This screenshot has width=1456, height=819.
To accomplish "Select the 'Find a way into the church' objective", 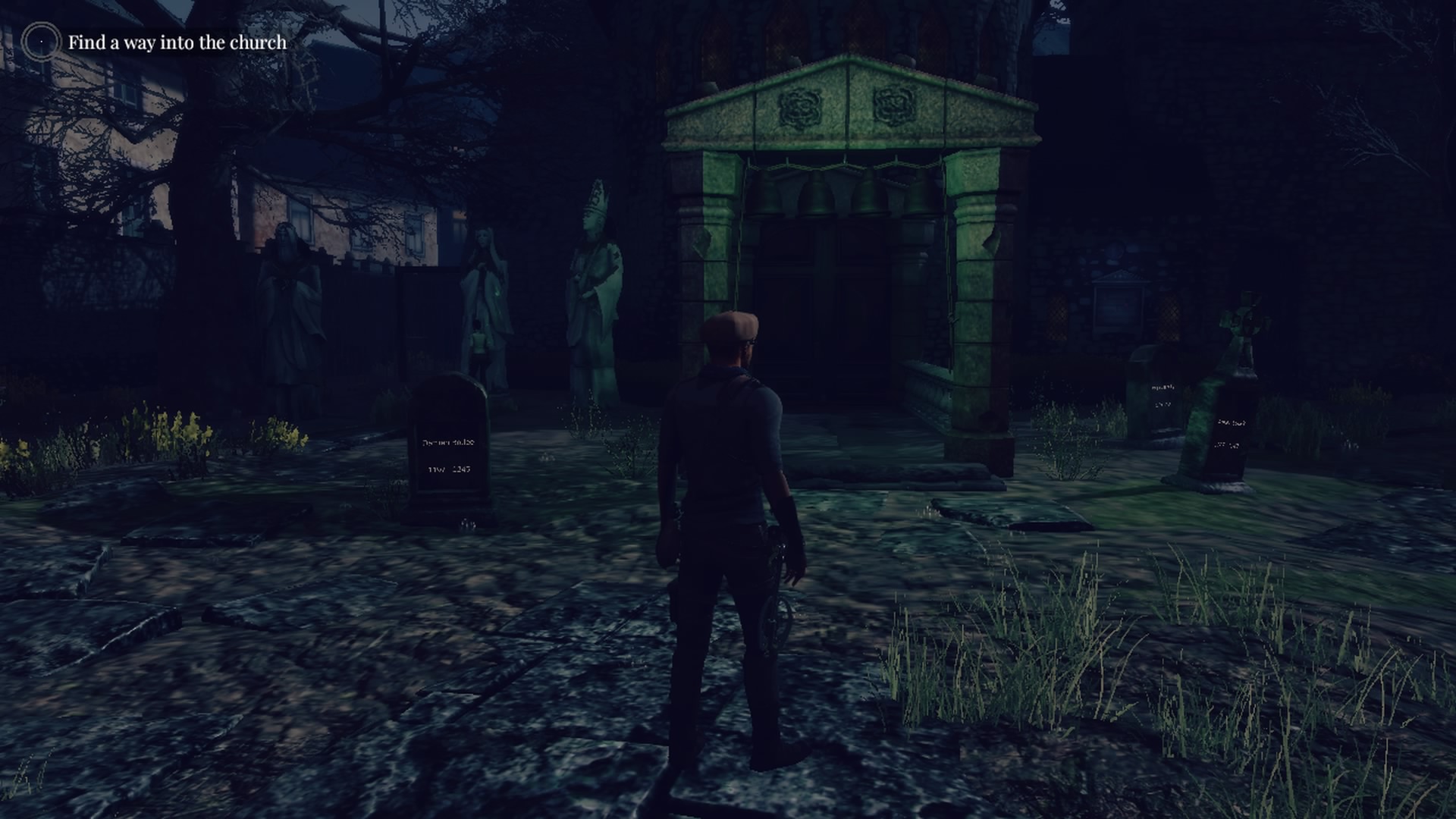I will point(177,42).
